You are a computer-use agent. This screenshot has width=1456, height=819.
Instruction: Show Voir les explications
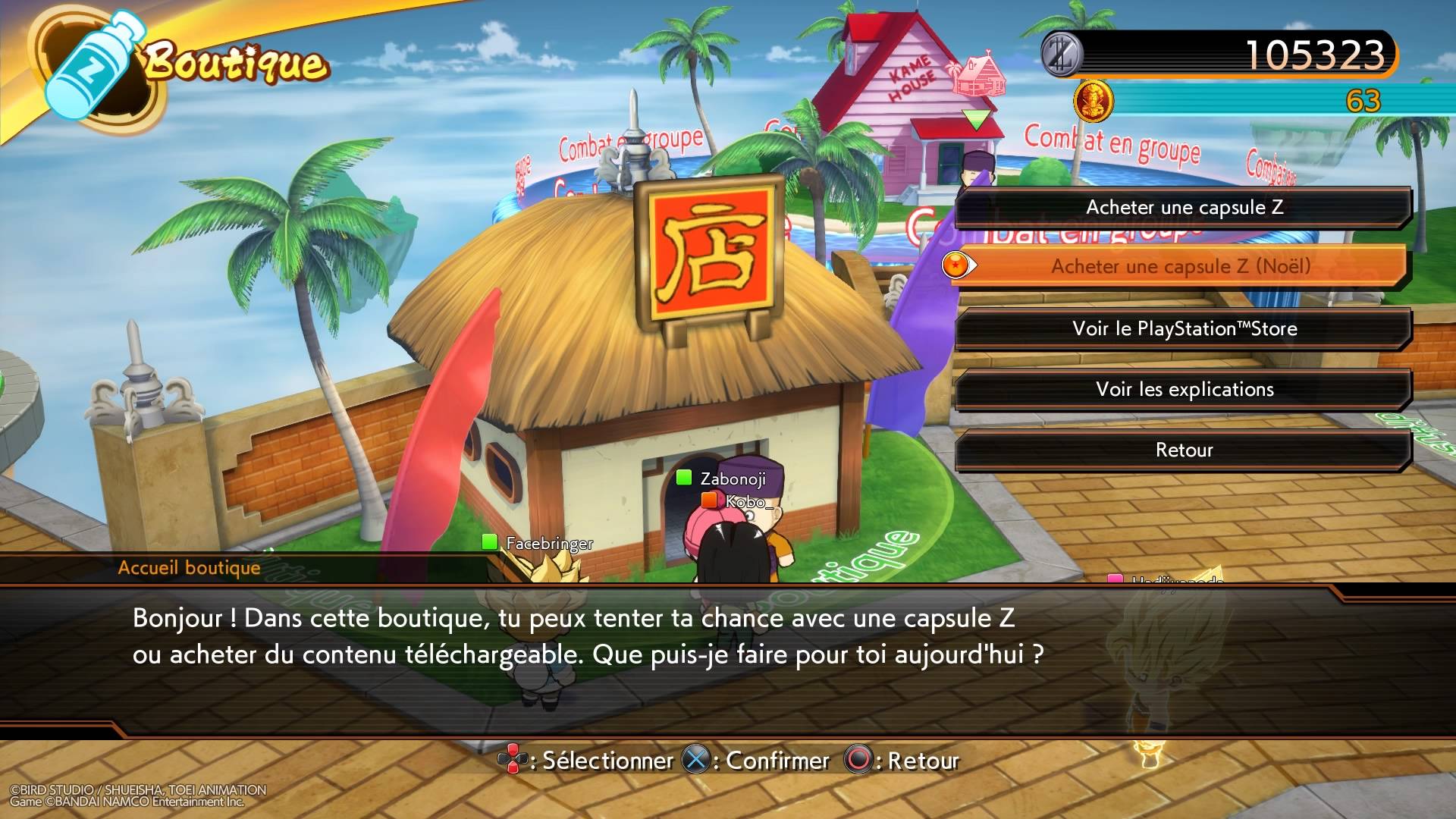[x=1184, y=389]
